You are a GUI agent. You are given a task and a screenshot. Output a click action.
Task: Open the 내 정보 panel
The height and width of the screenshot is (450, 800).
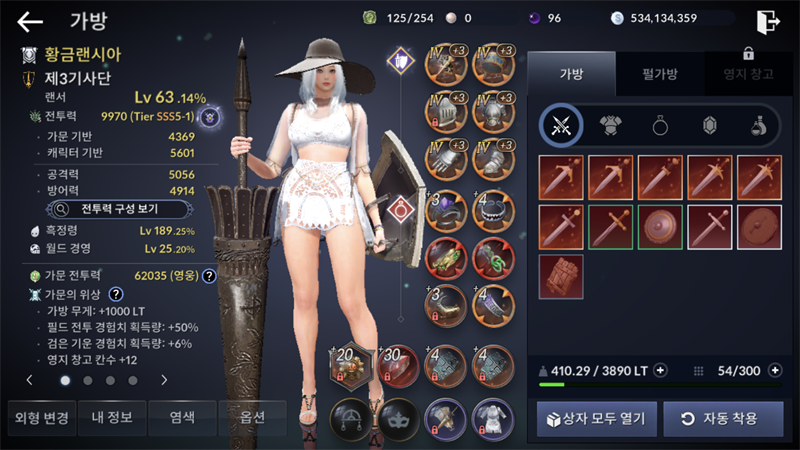point(109,418)
